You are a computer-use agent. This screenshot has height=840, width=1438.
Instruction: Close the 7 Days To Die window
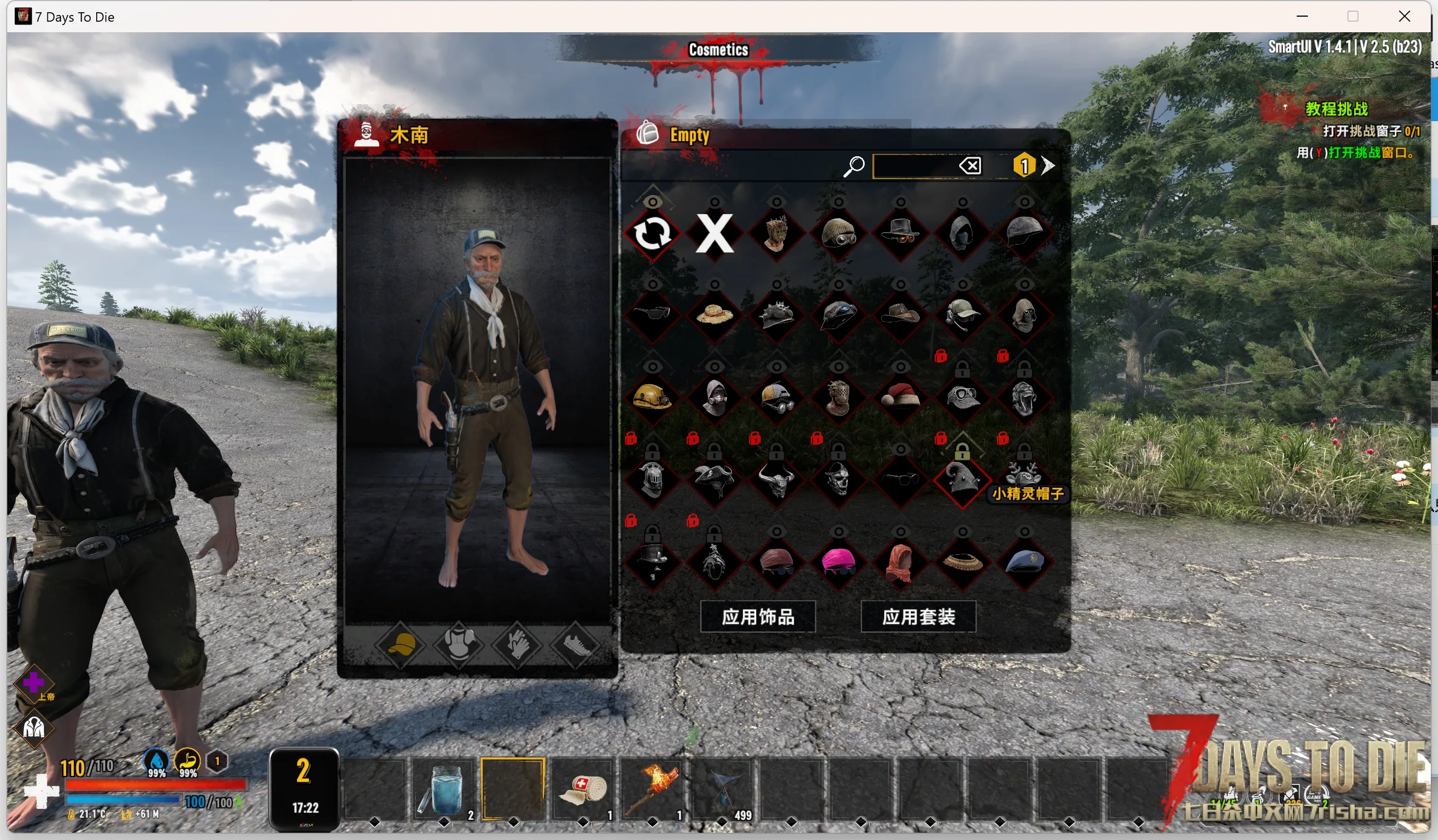pyautogui.click(x=1404, y=17)
